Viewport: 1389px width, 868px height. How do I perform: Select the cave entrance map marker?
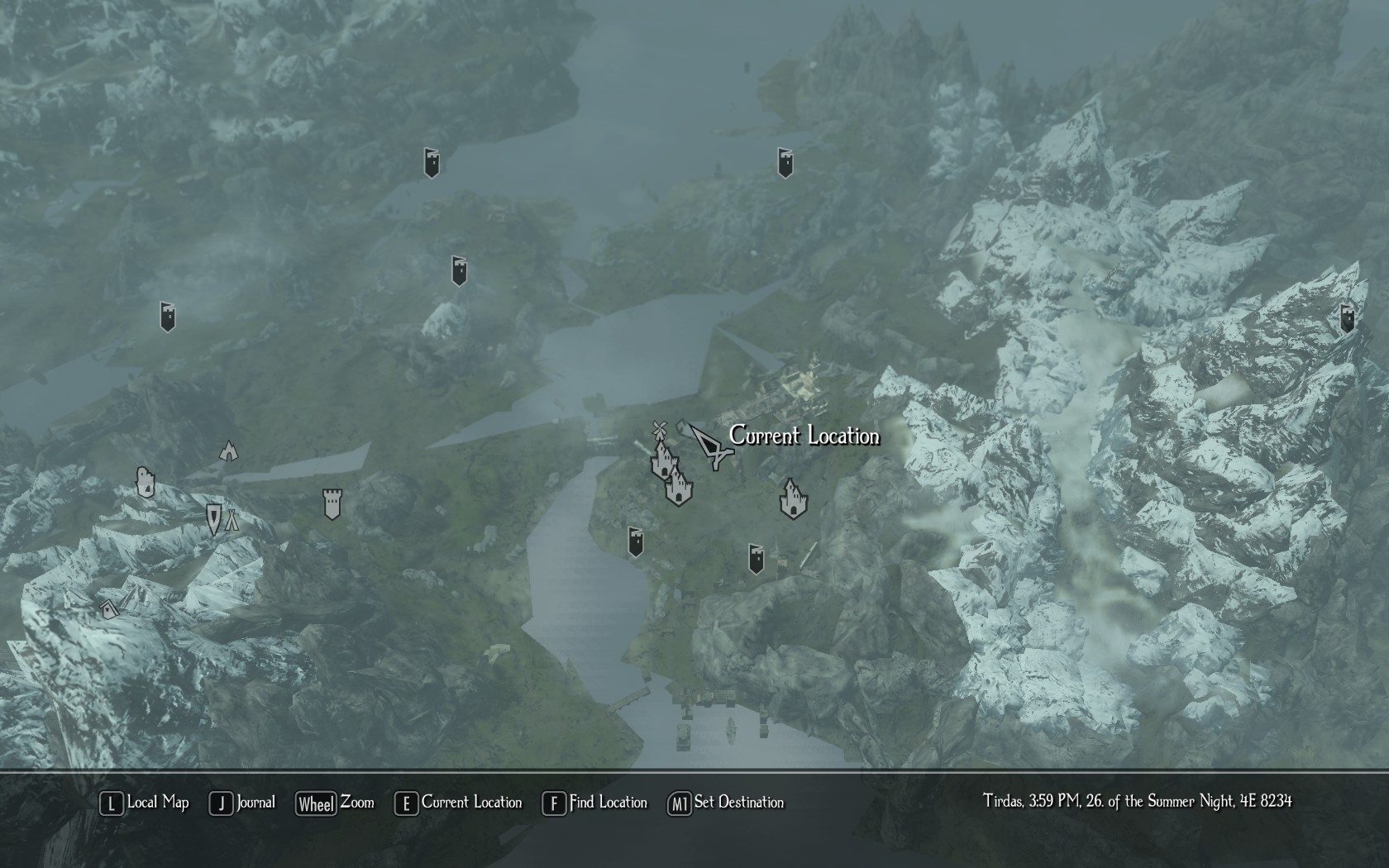coord(229,451)
